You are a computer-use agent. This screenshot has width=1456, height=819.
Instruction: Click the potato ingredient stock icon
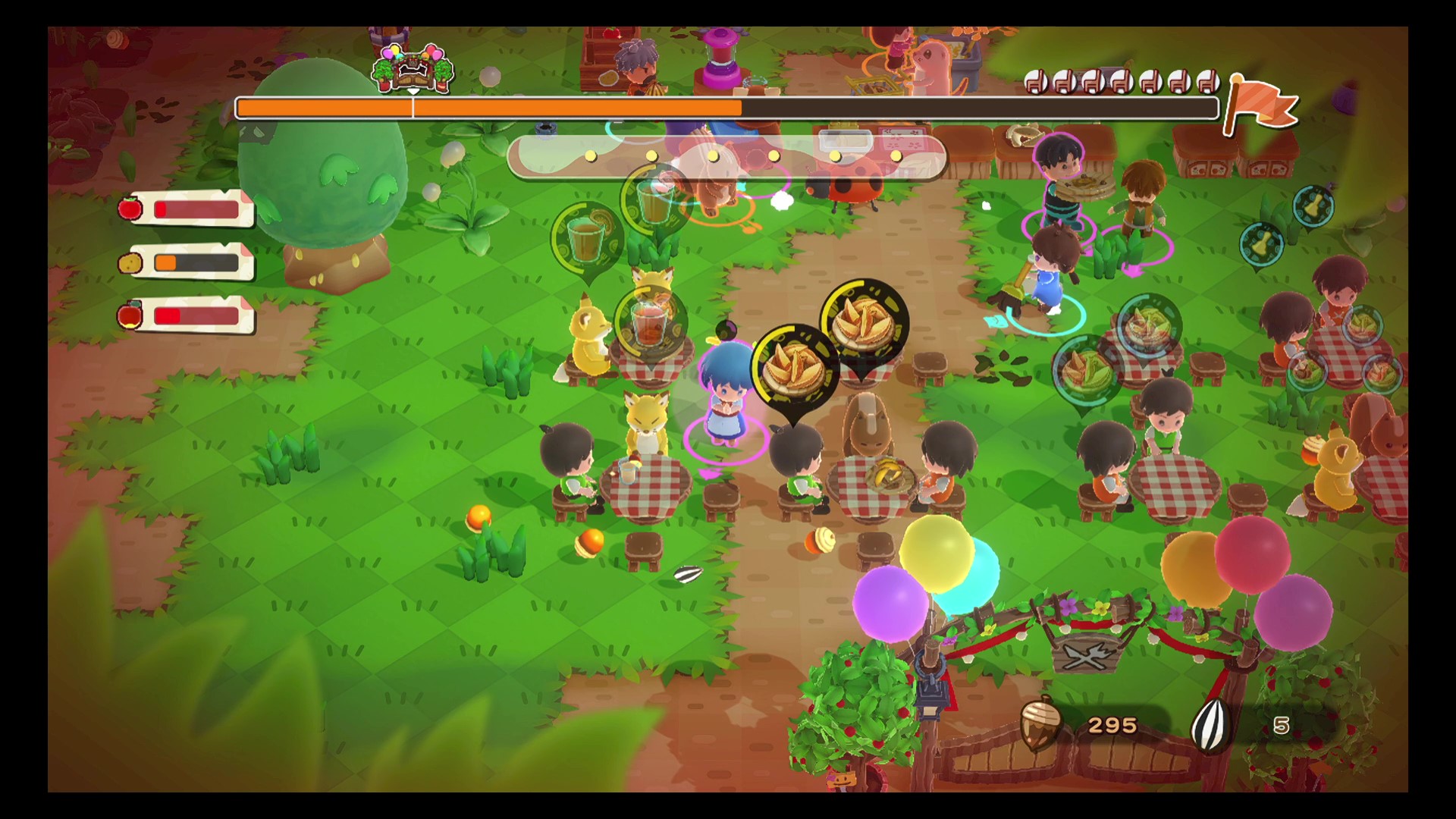pyautogui.click(x=130, y=262)
